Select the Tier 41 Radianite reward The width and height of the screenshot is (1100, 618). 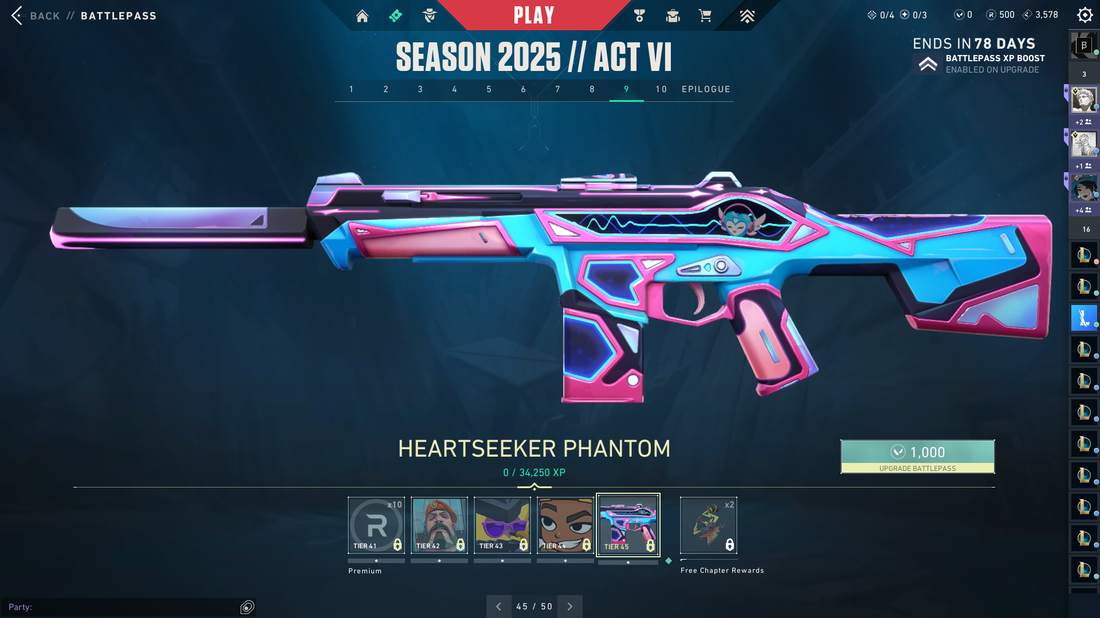(x=376, y=525)
